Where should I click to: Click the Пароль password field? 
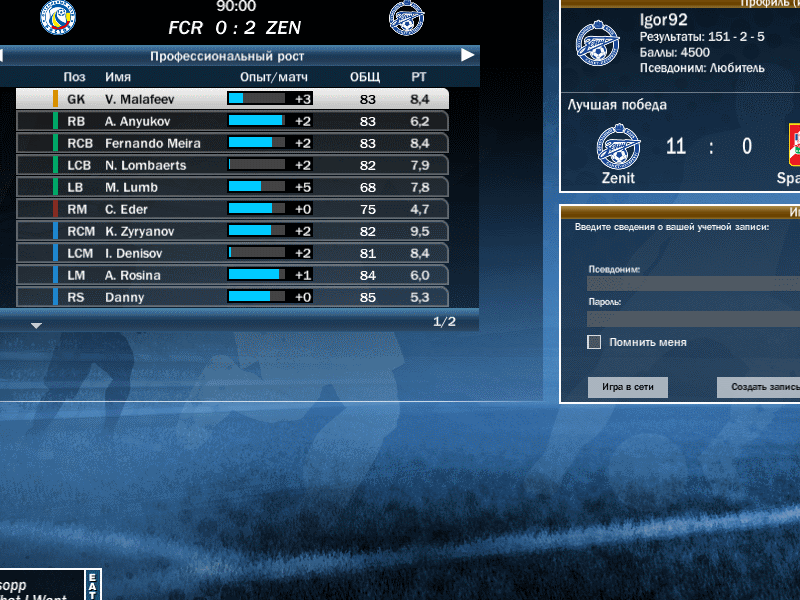coord(693,318)
